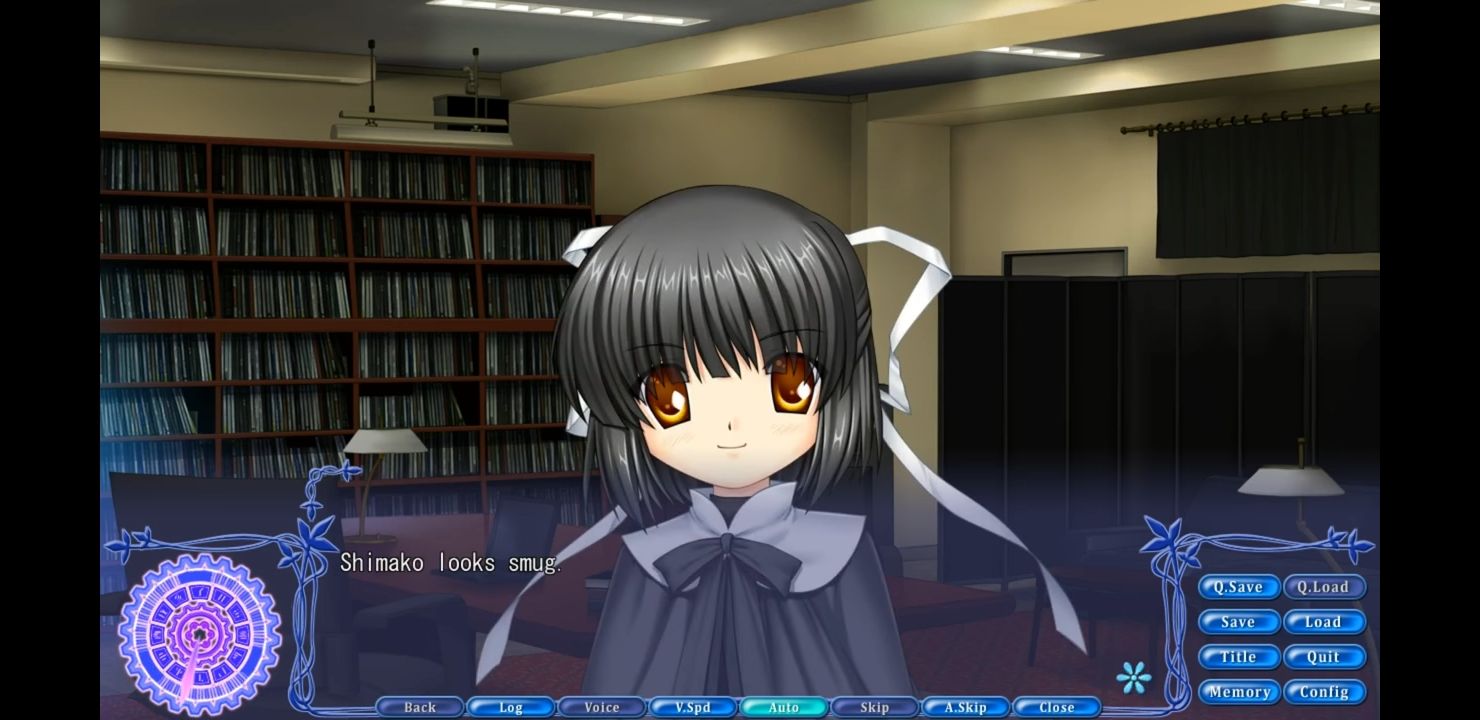Perform a Q.Save quick save
Screen dimensions: 1480x720
tap(1239, 587)
